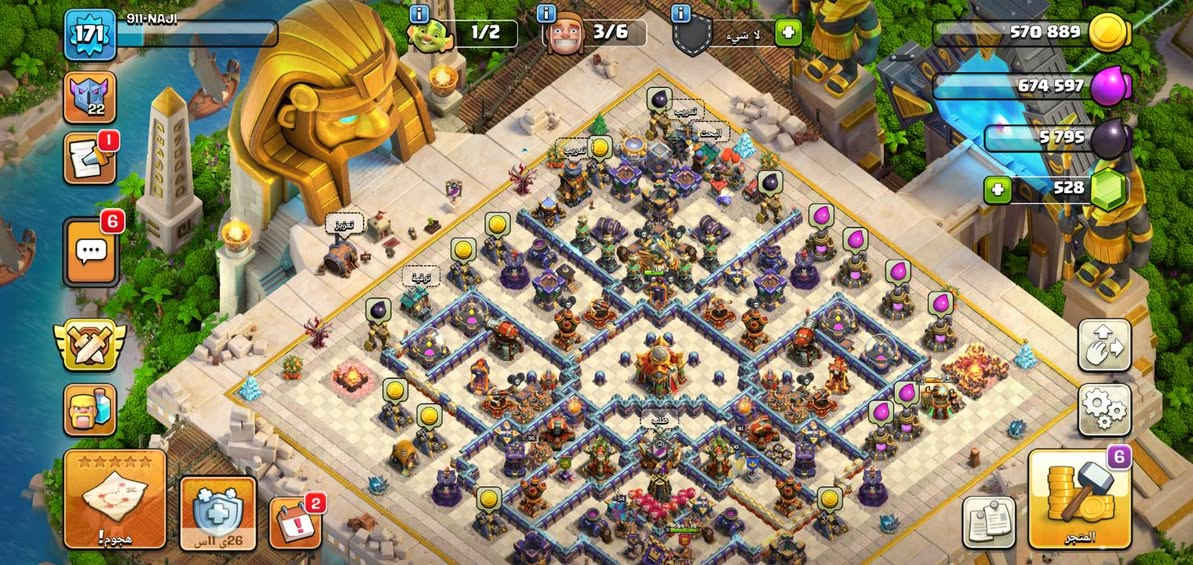The width and height of the screenshot is (1193, 565).
Task: Show builder info above the builder face
Action: (546, 13)
